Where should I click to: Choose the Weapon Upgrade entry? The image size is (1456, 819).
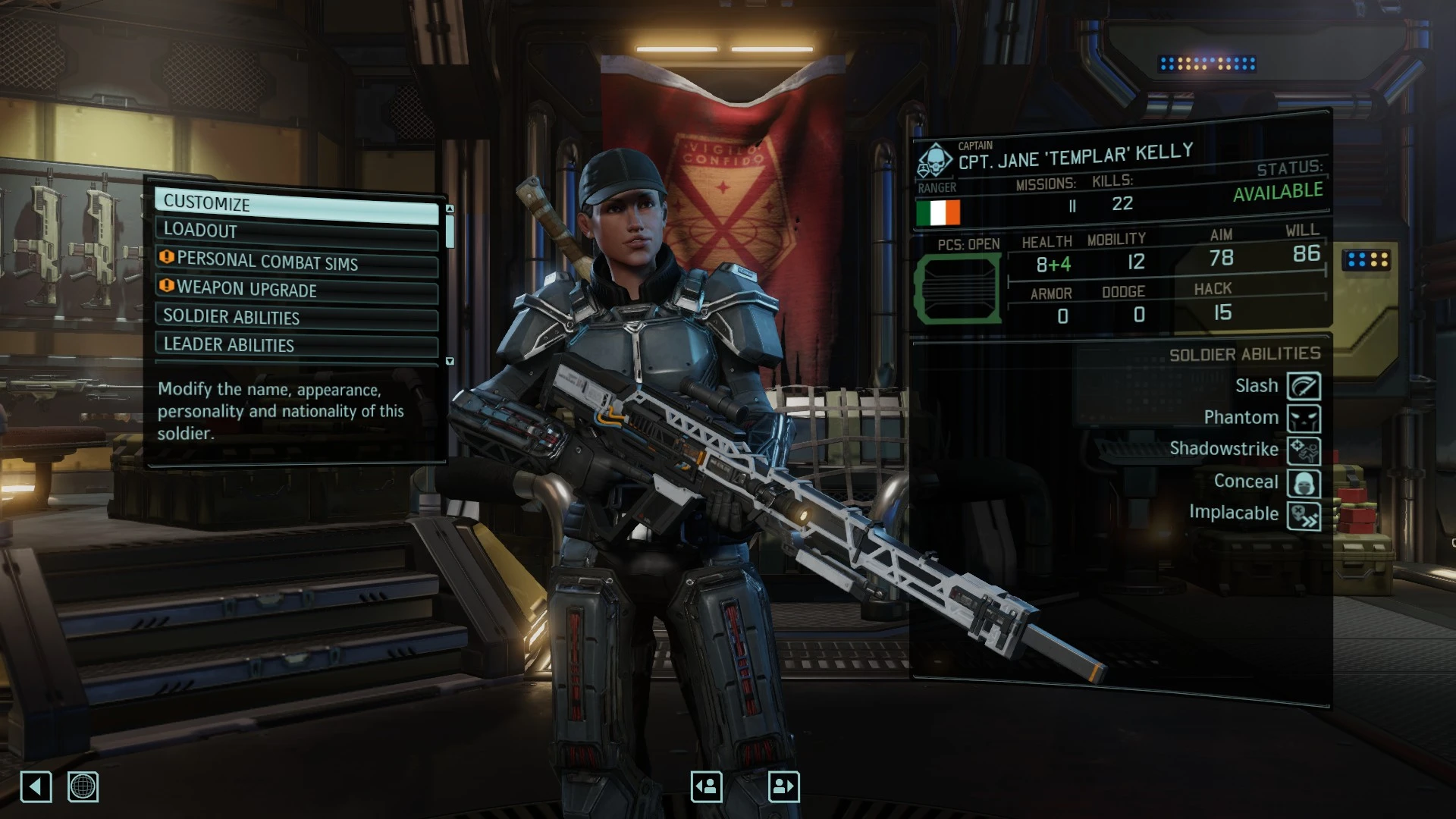[296, 289]
